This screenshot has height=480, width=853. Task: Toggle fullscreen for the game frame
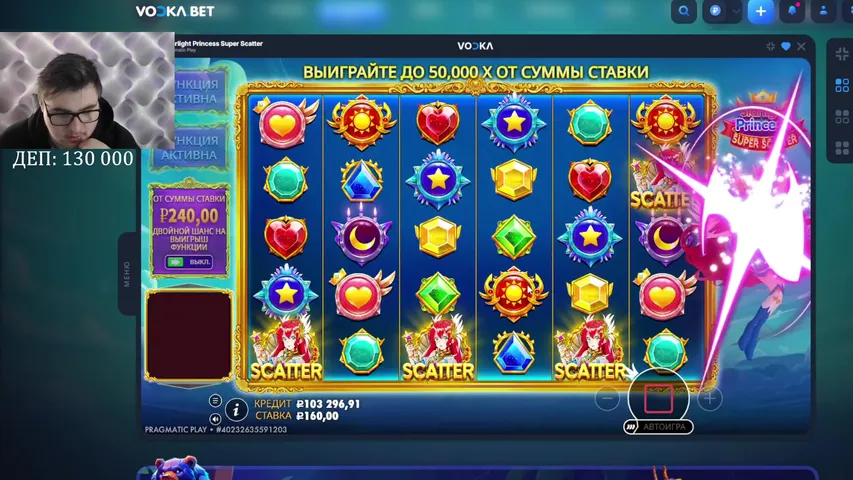click(x=771, y=46)
